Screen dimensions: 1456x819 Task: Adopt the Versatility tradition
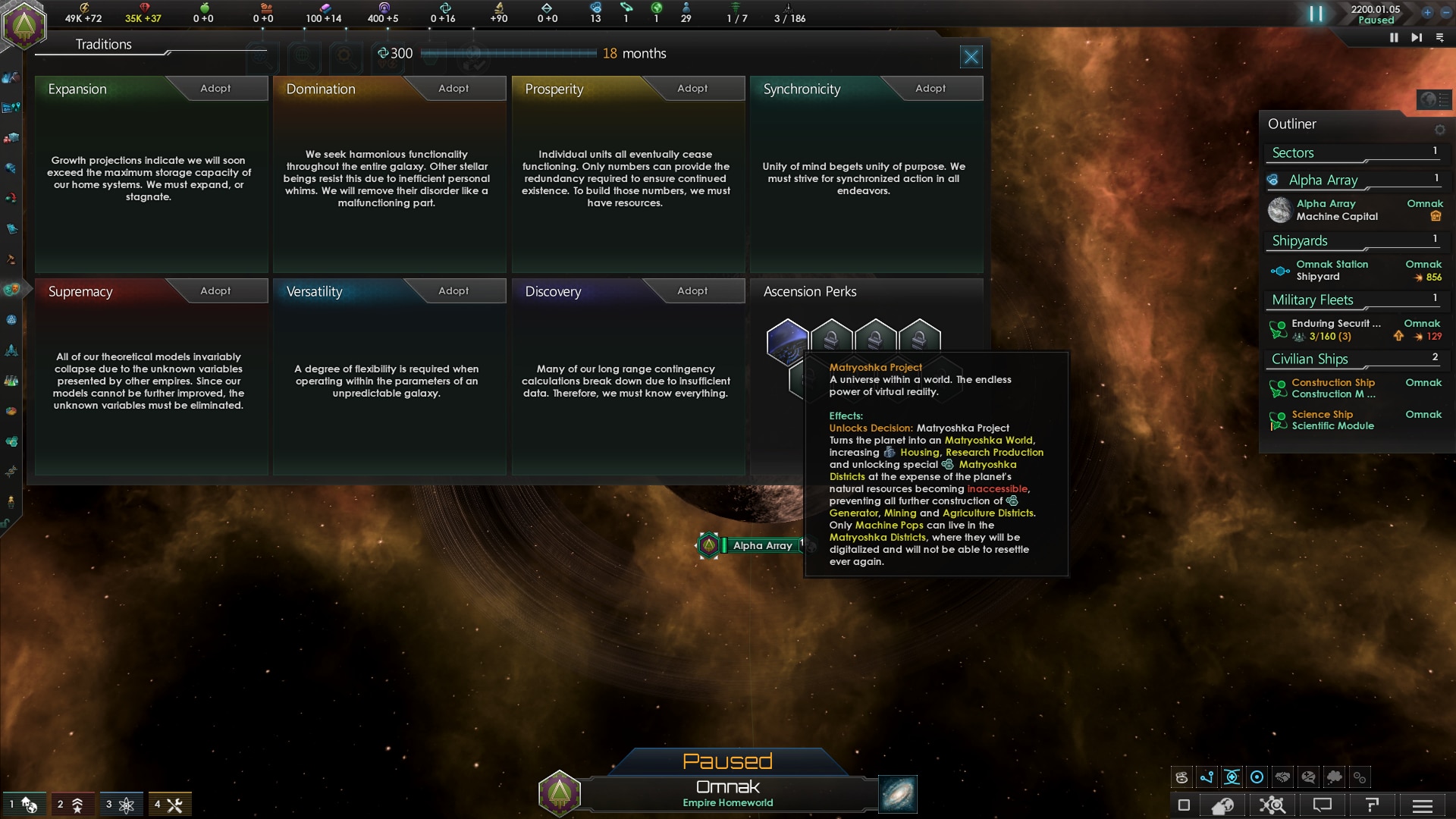[454, 291]
